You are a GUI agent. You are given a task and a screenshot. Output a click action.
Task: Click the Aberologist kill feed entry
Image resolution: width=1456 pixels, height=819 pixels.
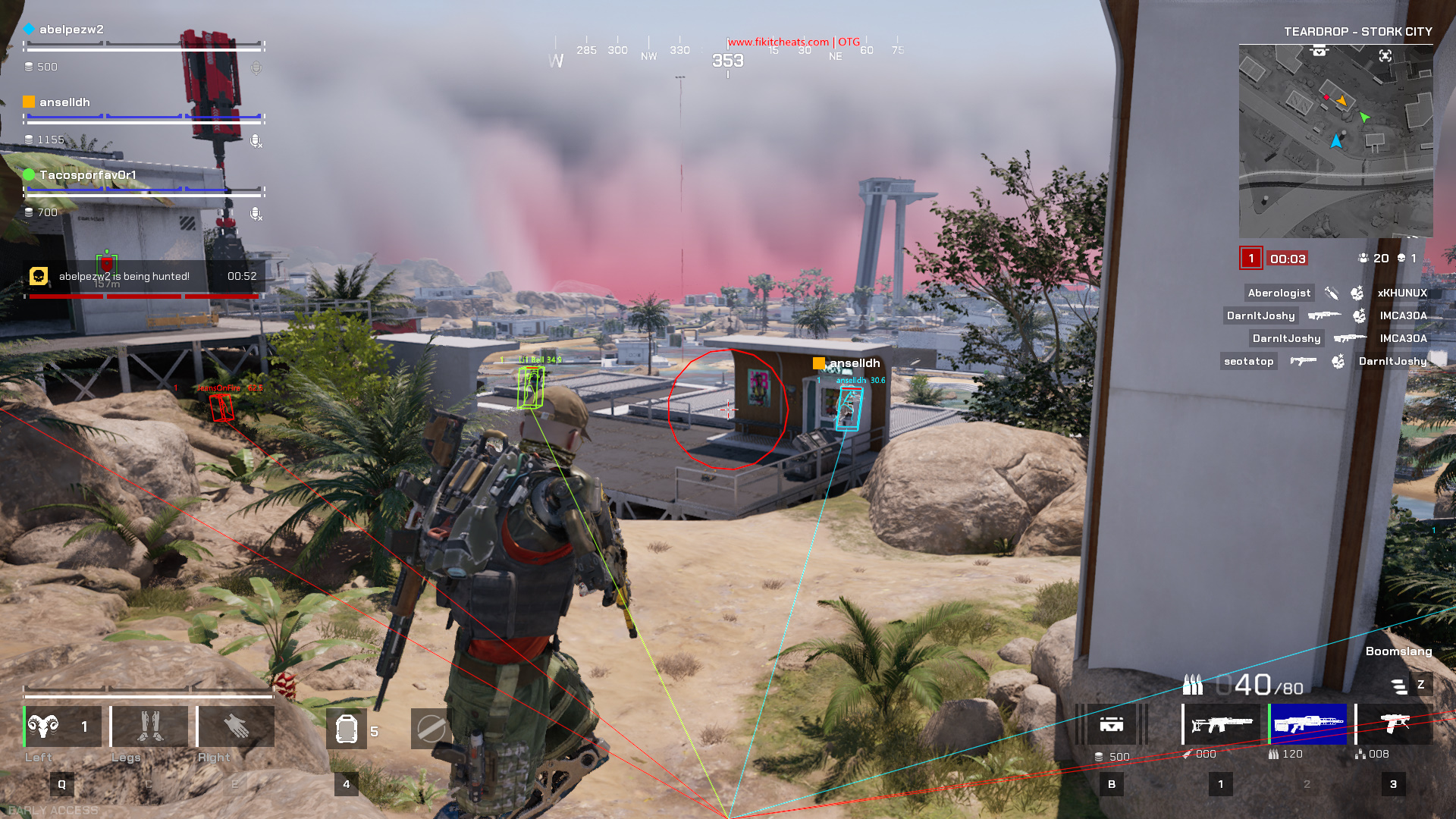pos(1279,293)
